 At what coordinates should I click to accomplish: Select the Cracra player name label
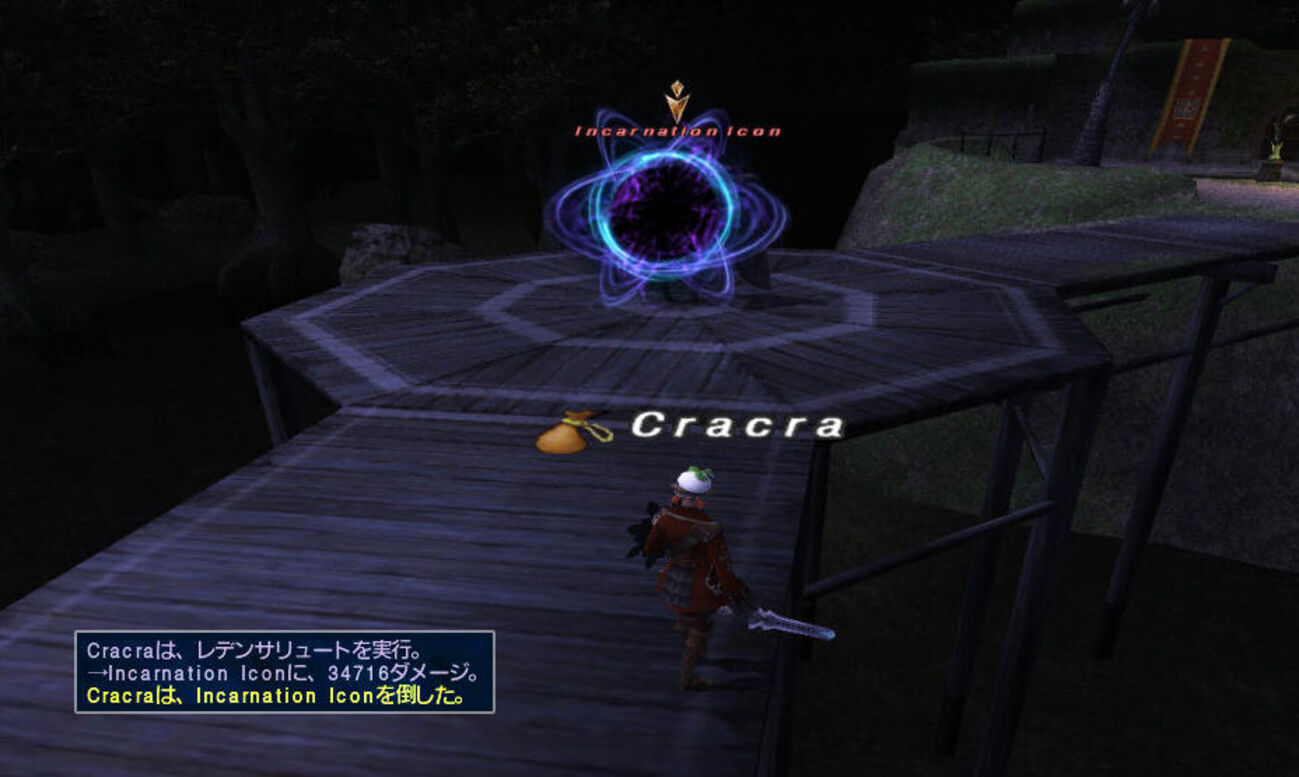coord(738,426)
